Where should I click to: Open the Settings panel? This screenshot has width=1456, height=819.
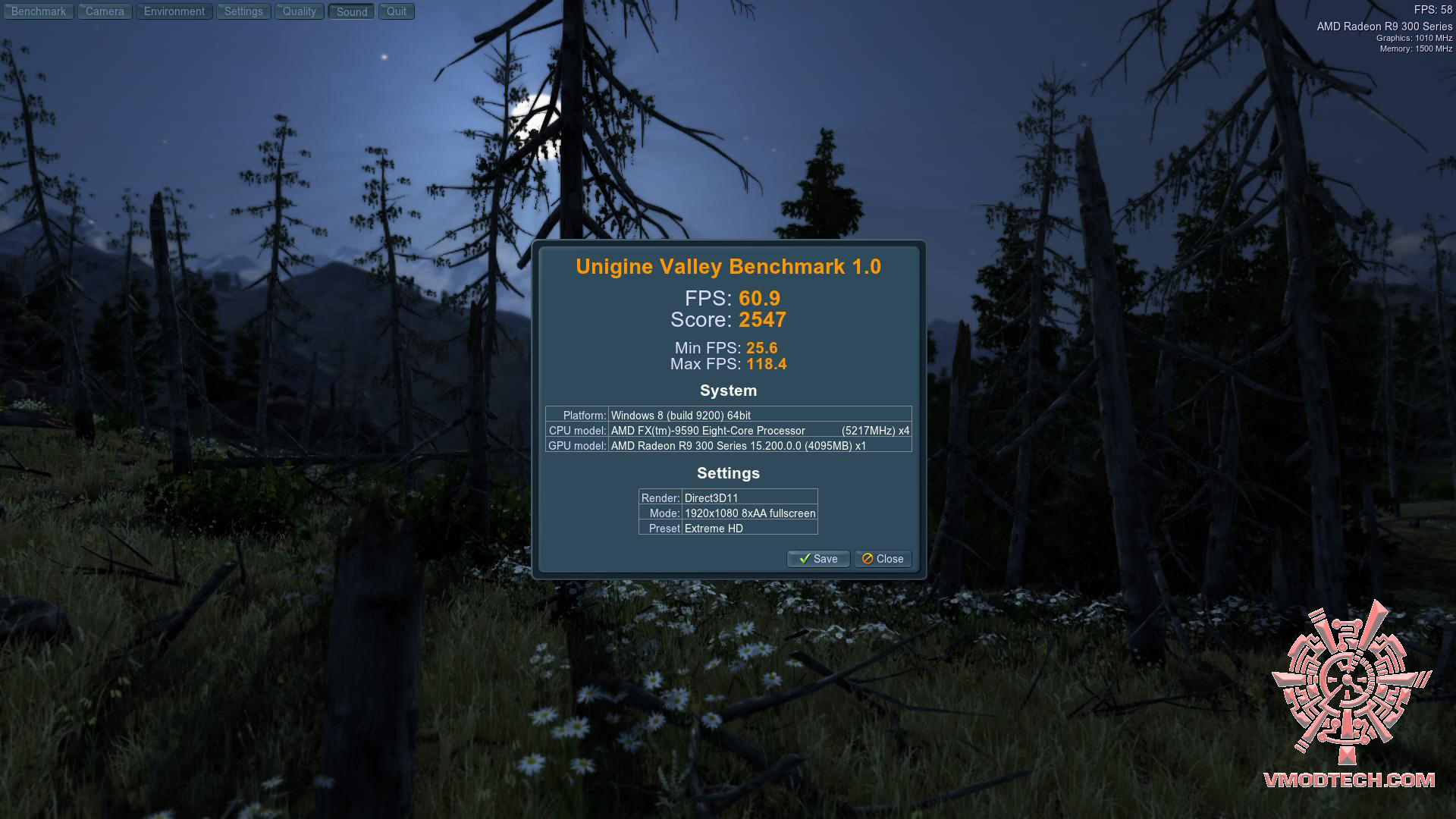coord(243,11)
